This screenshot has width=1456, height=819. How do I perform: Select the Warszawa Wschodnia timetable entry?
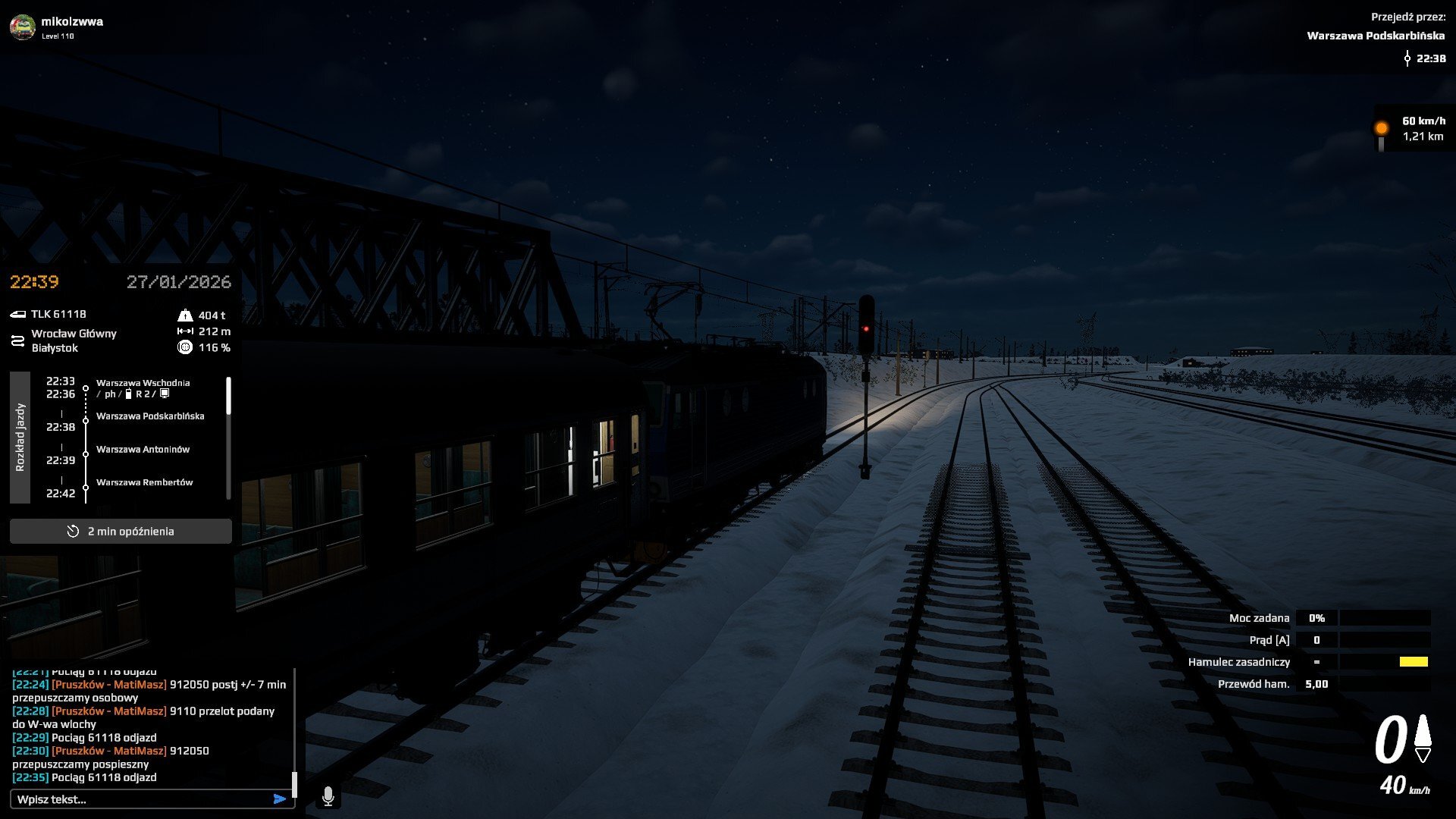(x=143, y=383)
